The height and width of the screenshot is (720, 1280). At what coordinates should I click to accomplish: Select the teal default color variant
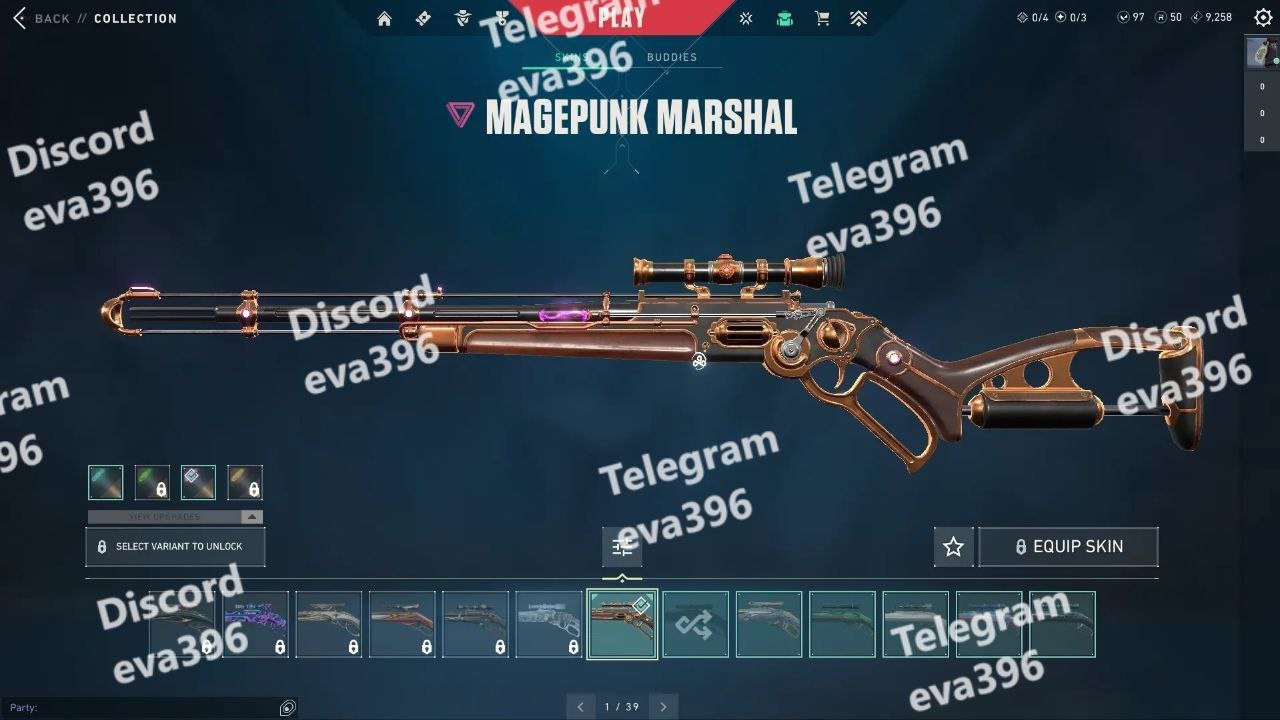106,482
